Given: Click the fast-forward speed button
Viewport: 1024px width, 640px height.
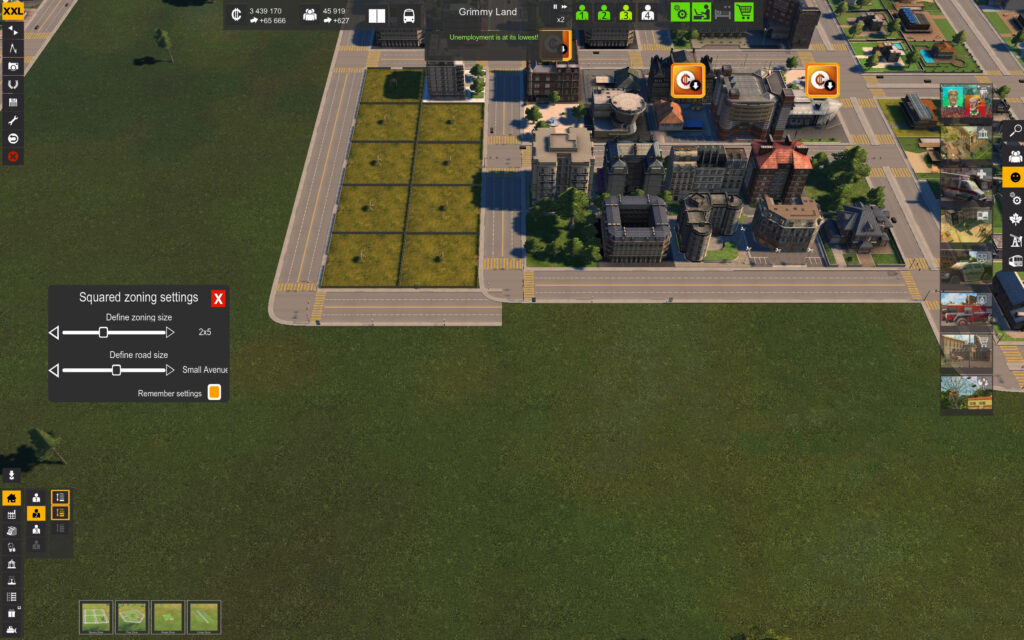Looking at the screenshot, I should (x=566, y=7).
